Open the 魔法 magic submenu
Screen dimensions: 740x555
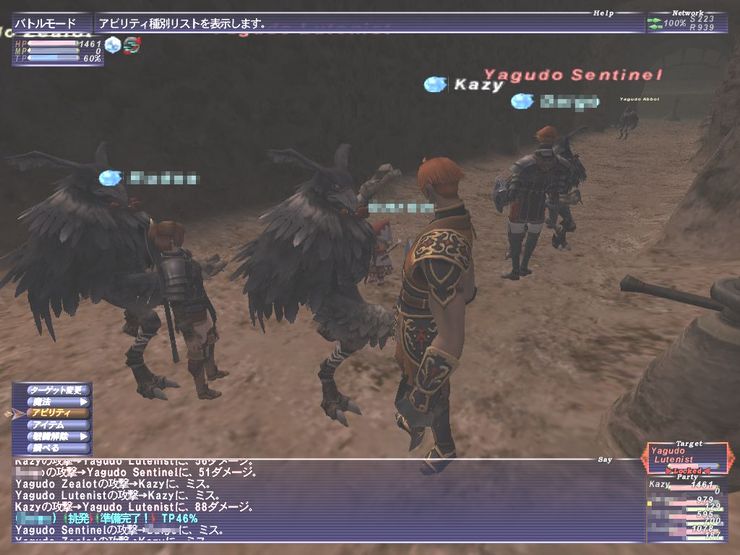pyautogui.click(x=54, y=401)
